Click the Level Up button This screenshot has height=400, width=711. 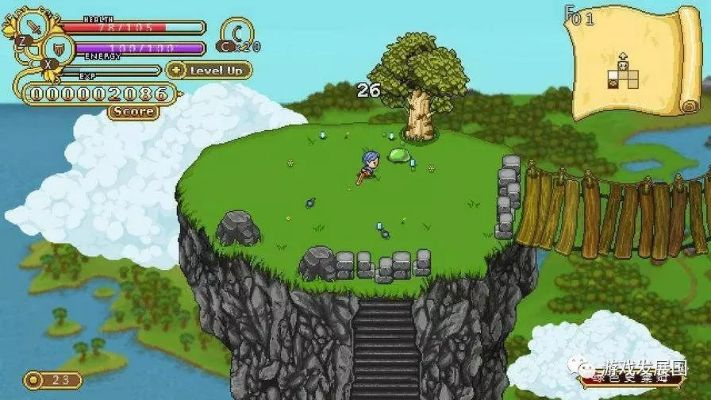[x=209, y=70]
